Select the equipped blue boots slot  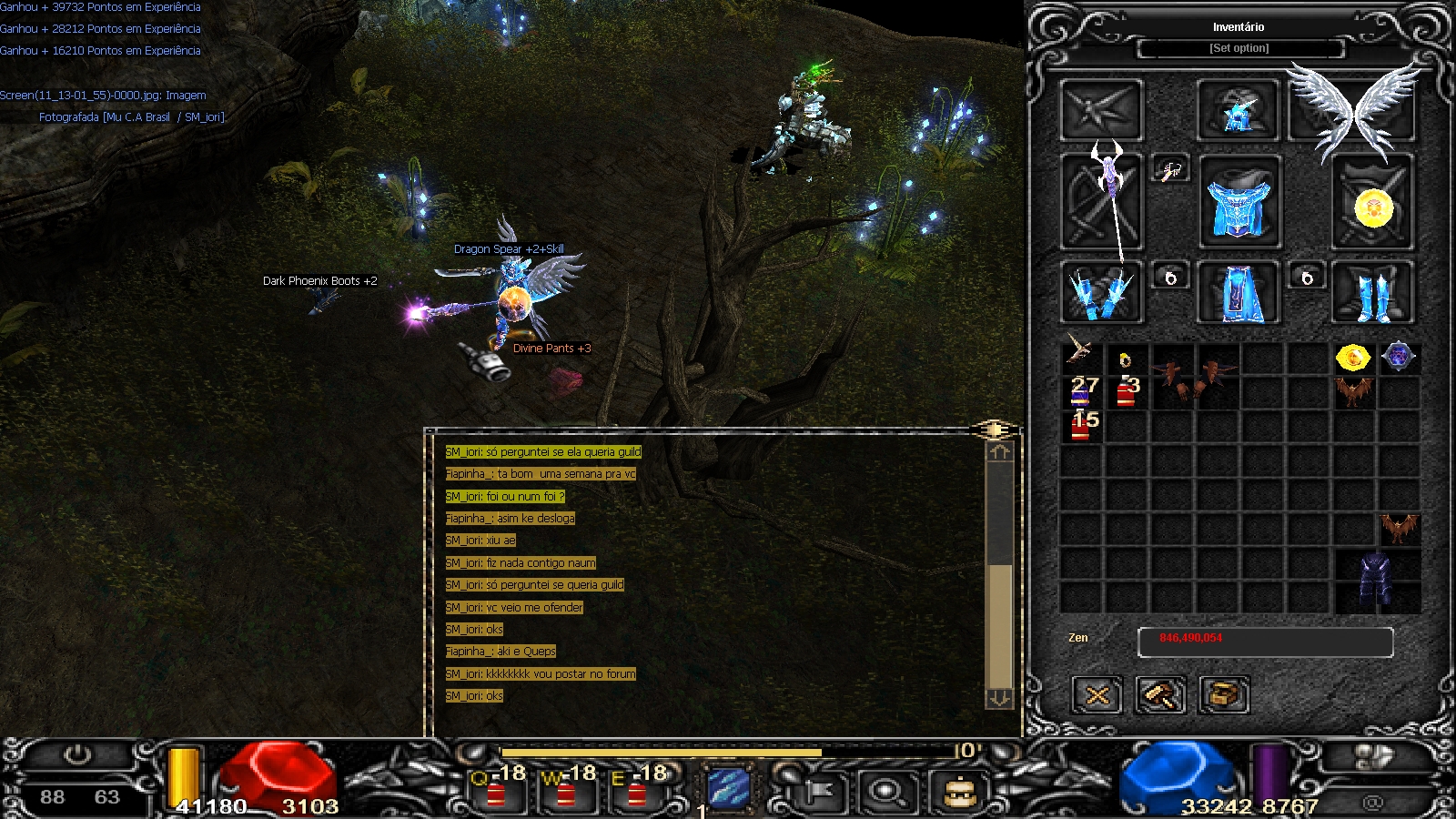(x=1373, y=293)
